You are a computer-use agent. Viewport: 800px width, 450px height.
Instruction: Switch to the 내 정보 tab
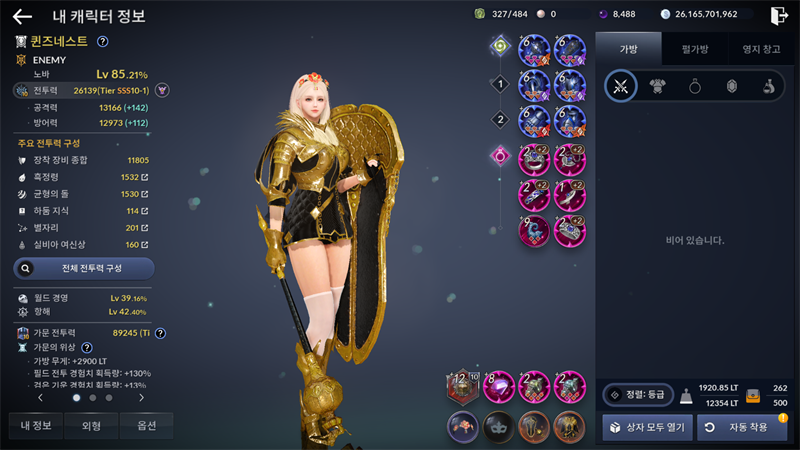35,426
